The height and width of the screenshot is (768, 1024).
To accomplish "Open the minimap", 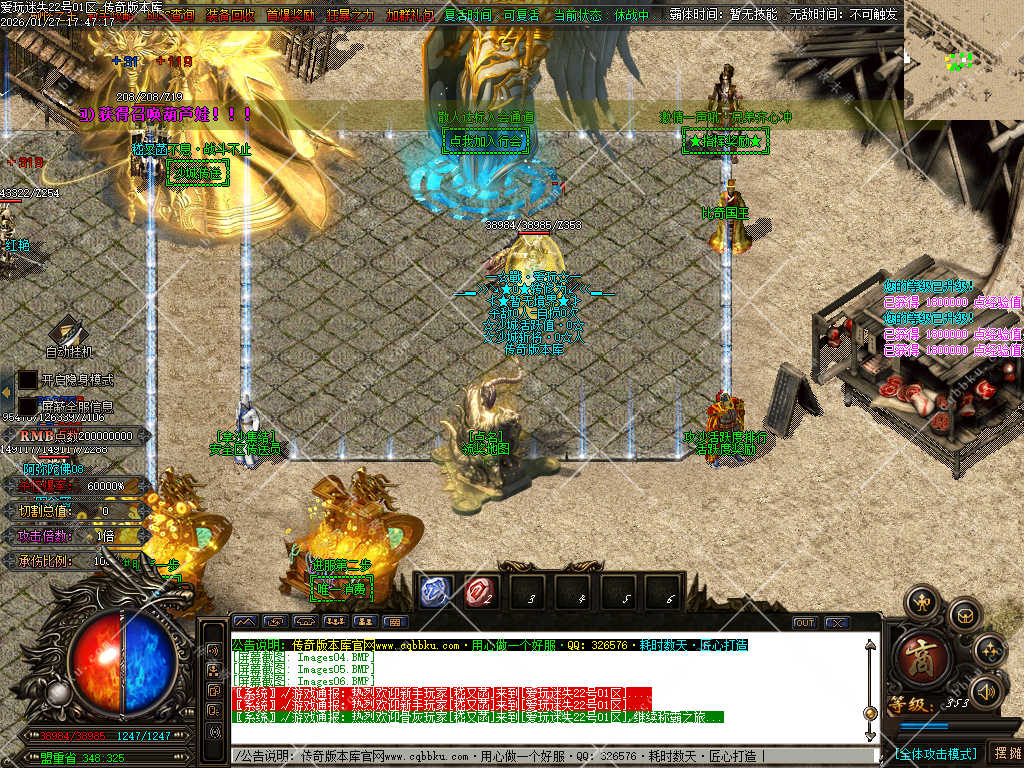I will pyautogui.click(x=963, y=60).
